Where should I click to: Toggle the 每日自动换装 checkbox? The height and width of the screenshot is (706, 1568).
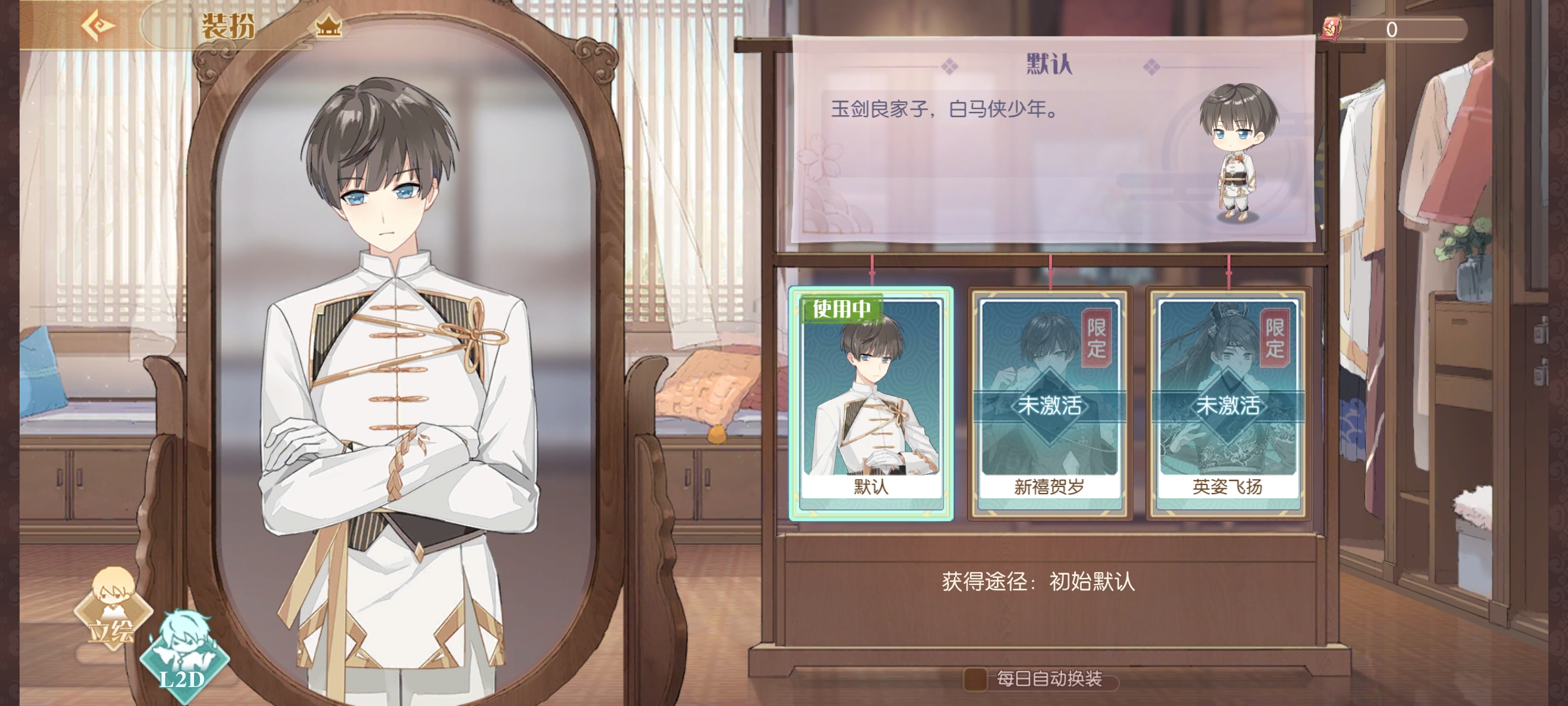975,679
